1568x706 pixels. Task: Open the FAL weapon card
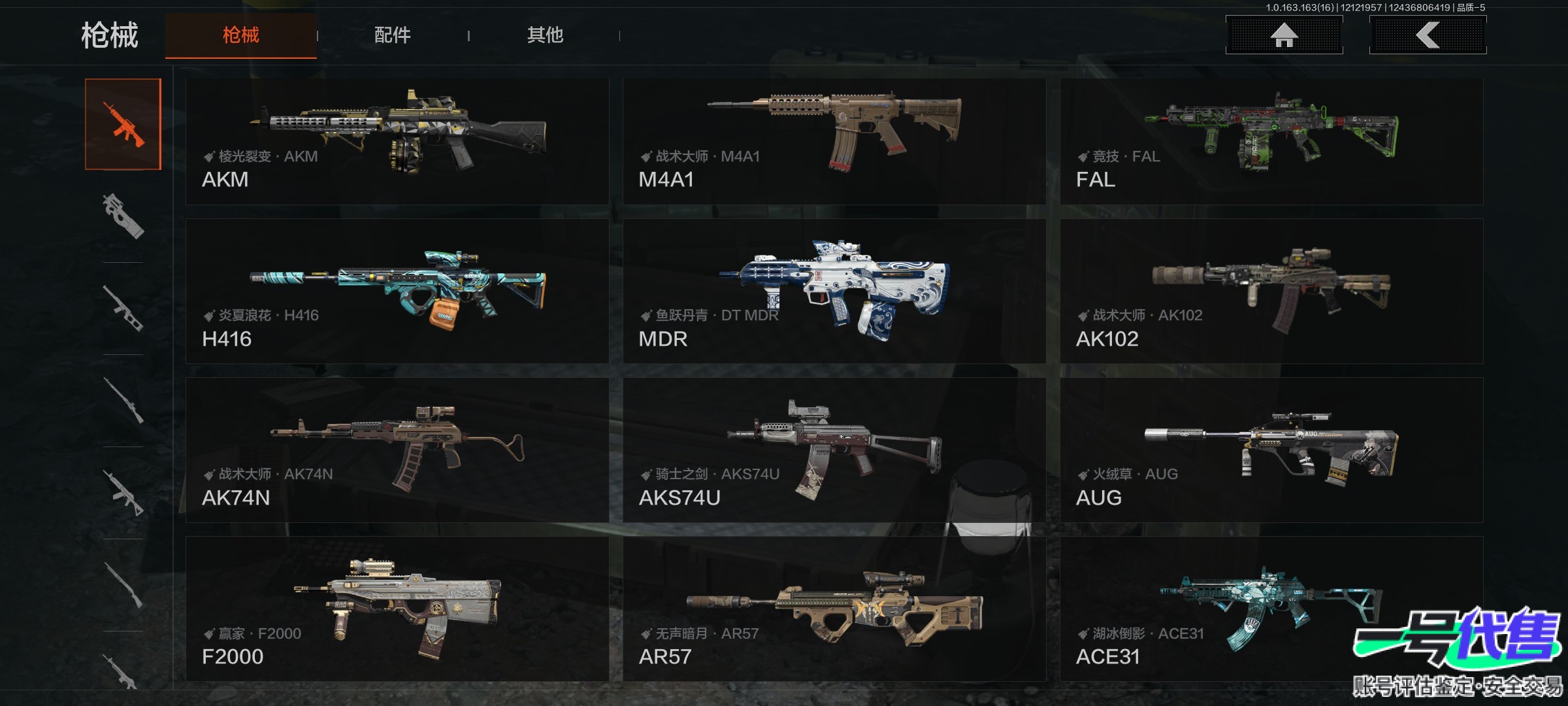(1271, 142)
